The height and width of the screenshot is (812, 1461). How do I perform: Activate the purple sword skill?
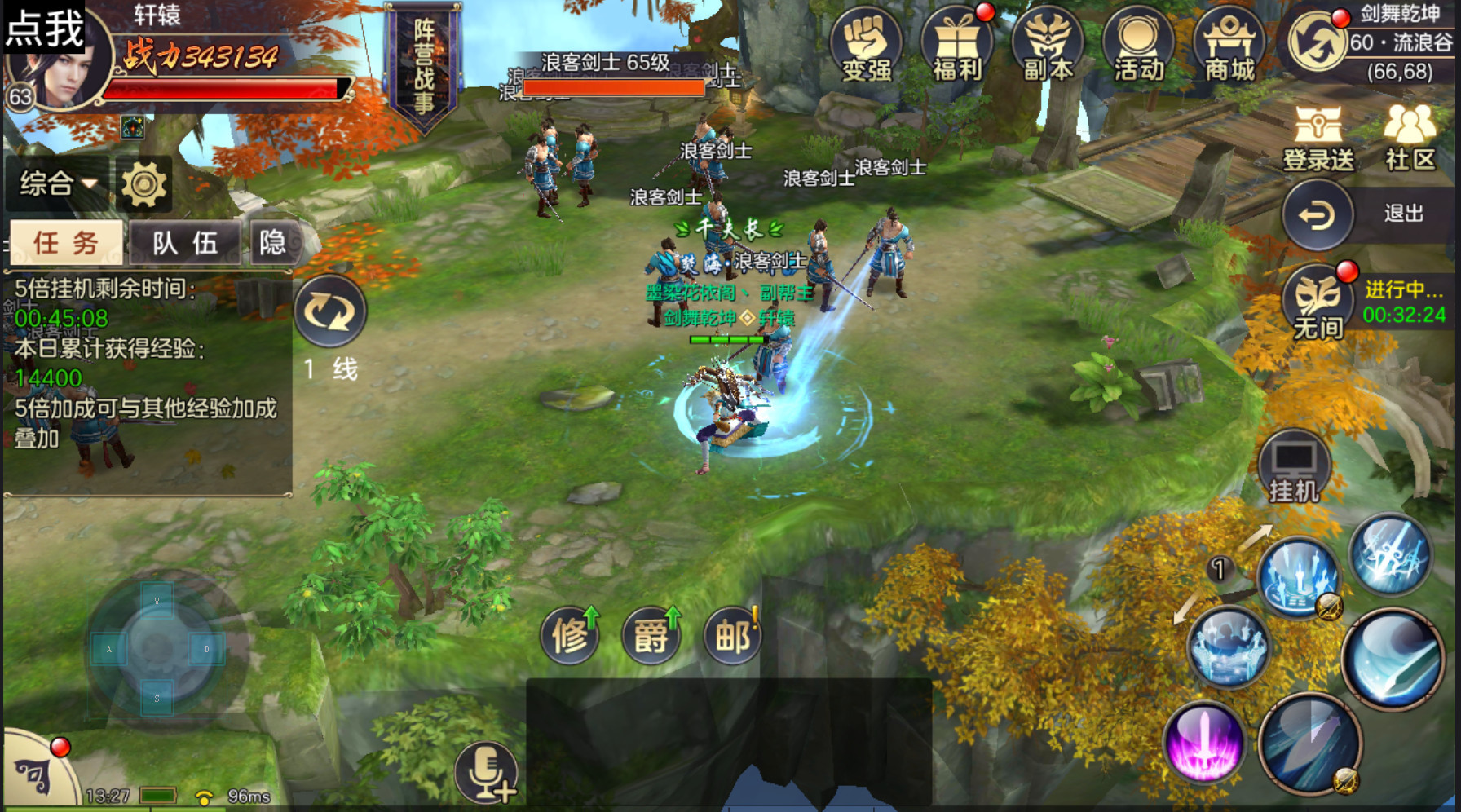(x=1204, y=744)
